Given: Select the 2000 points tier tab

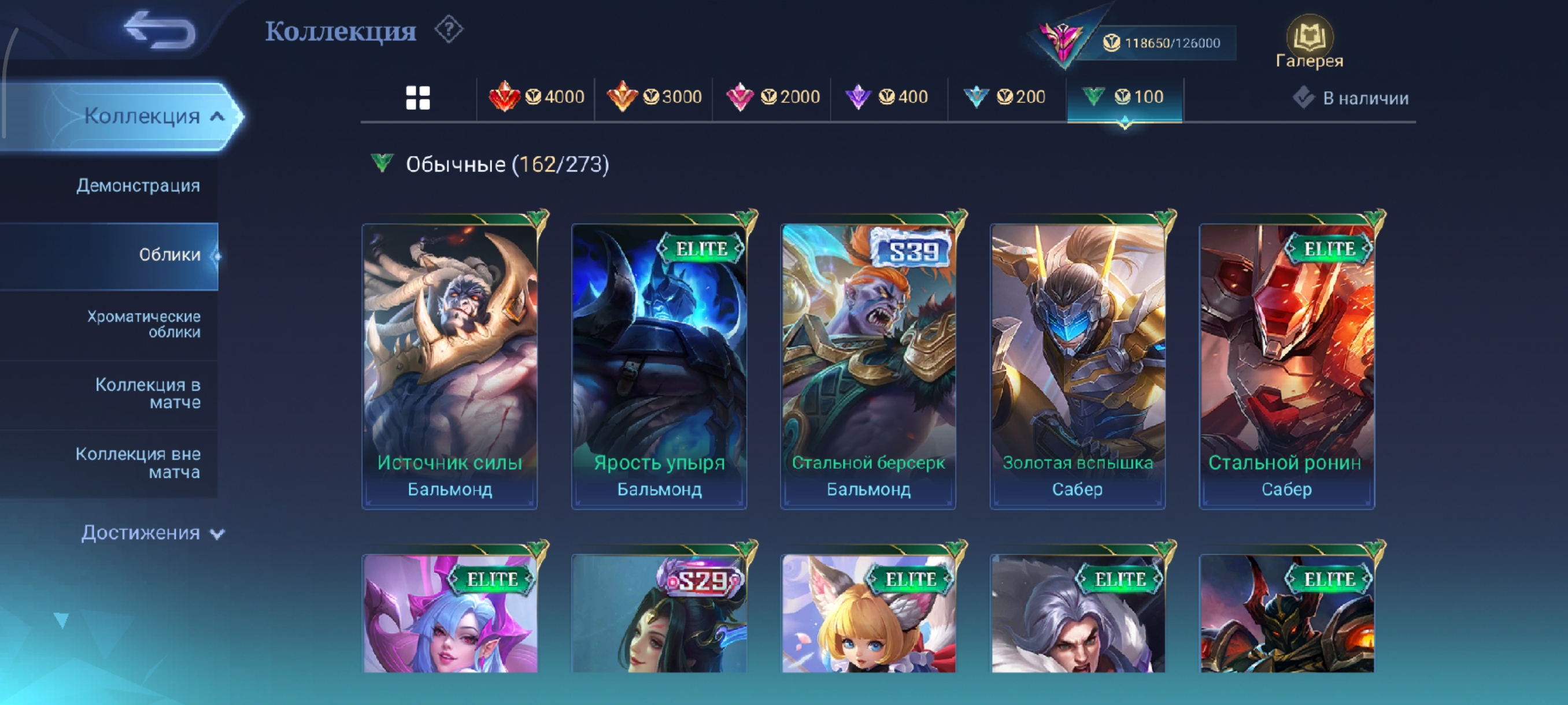Looking at the screenshot, I should click(772, 97).
